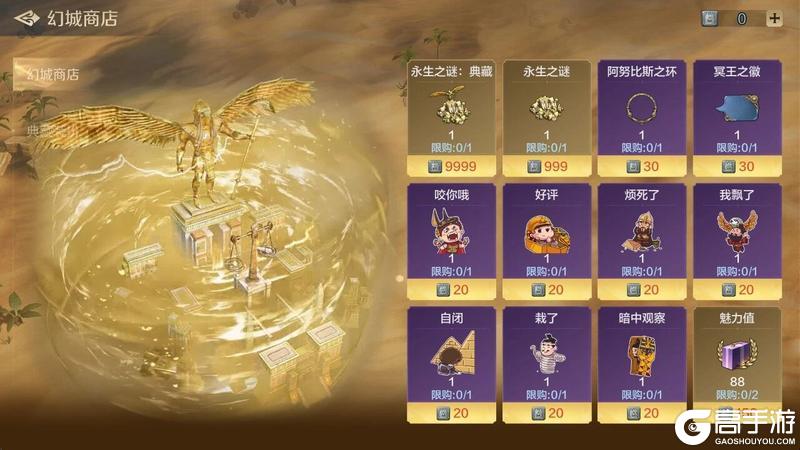Add currency with the plus button
The width and height of the screenshot is (800, 450).
[774, 18]
